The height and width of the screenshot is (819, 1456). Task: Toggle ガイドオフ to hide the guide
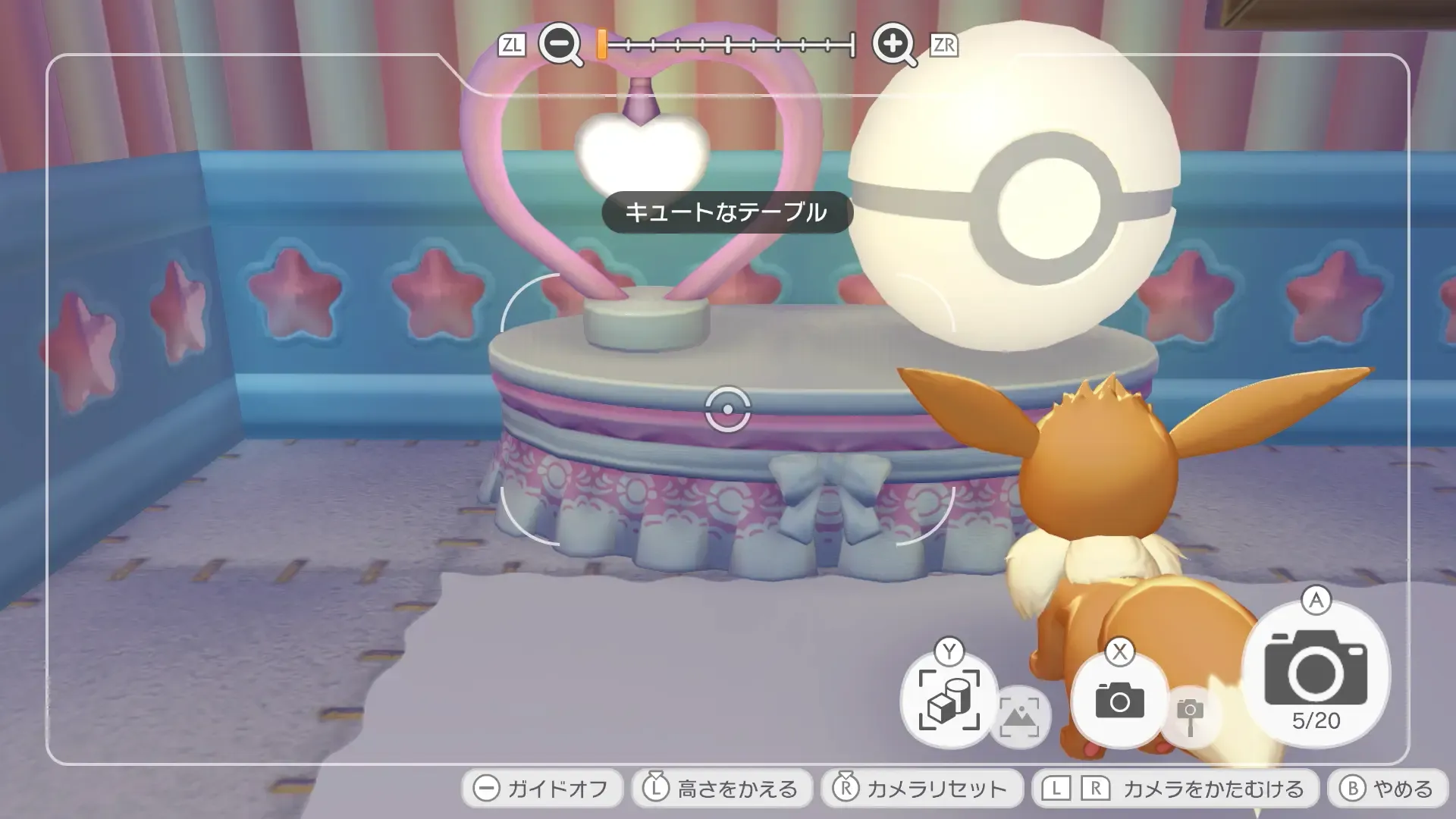(x=541, y=788)
